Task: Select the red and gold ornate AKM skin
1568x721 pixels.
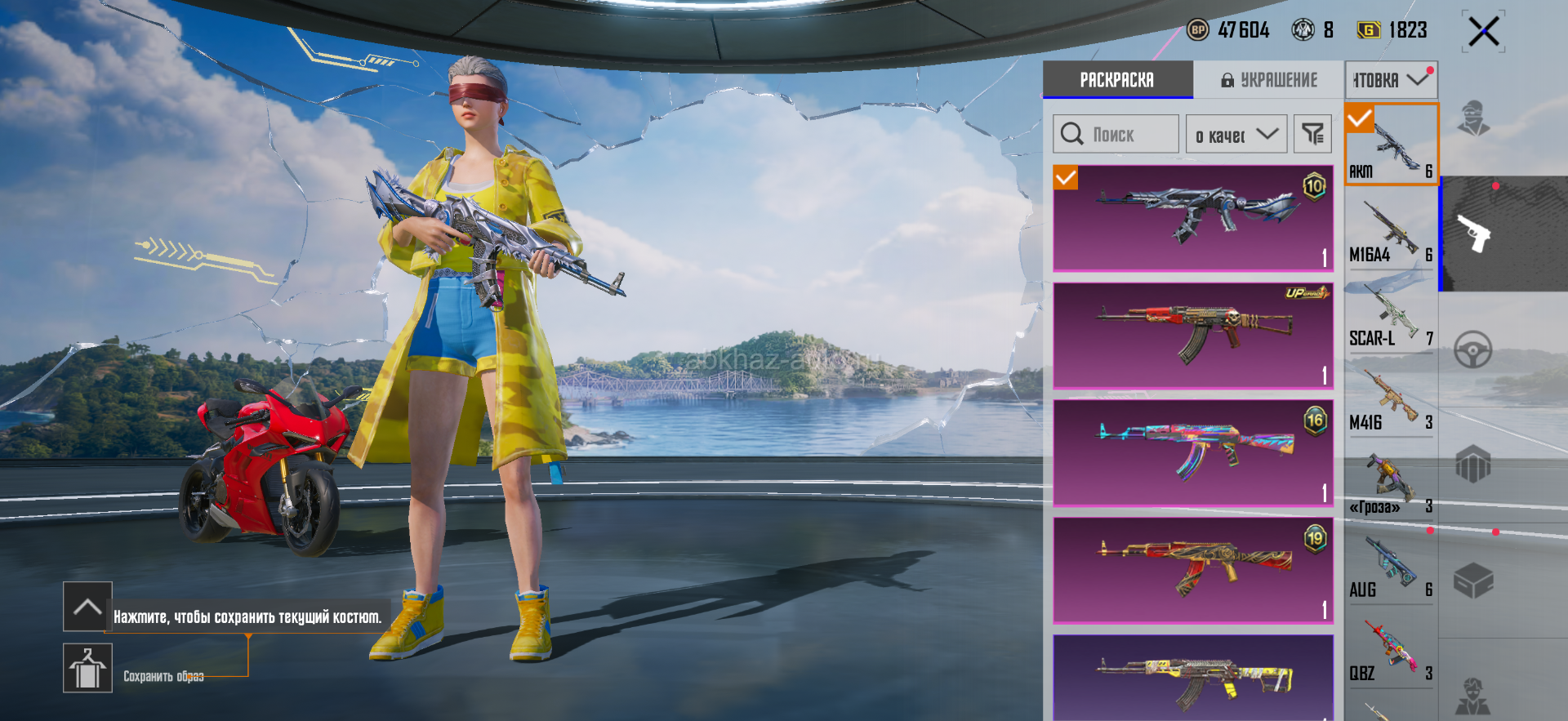Action: coord(1192,570)
